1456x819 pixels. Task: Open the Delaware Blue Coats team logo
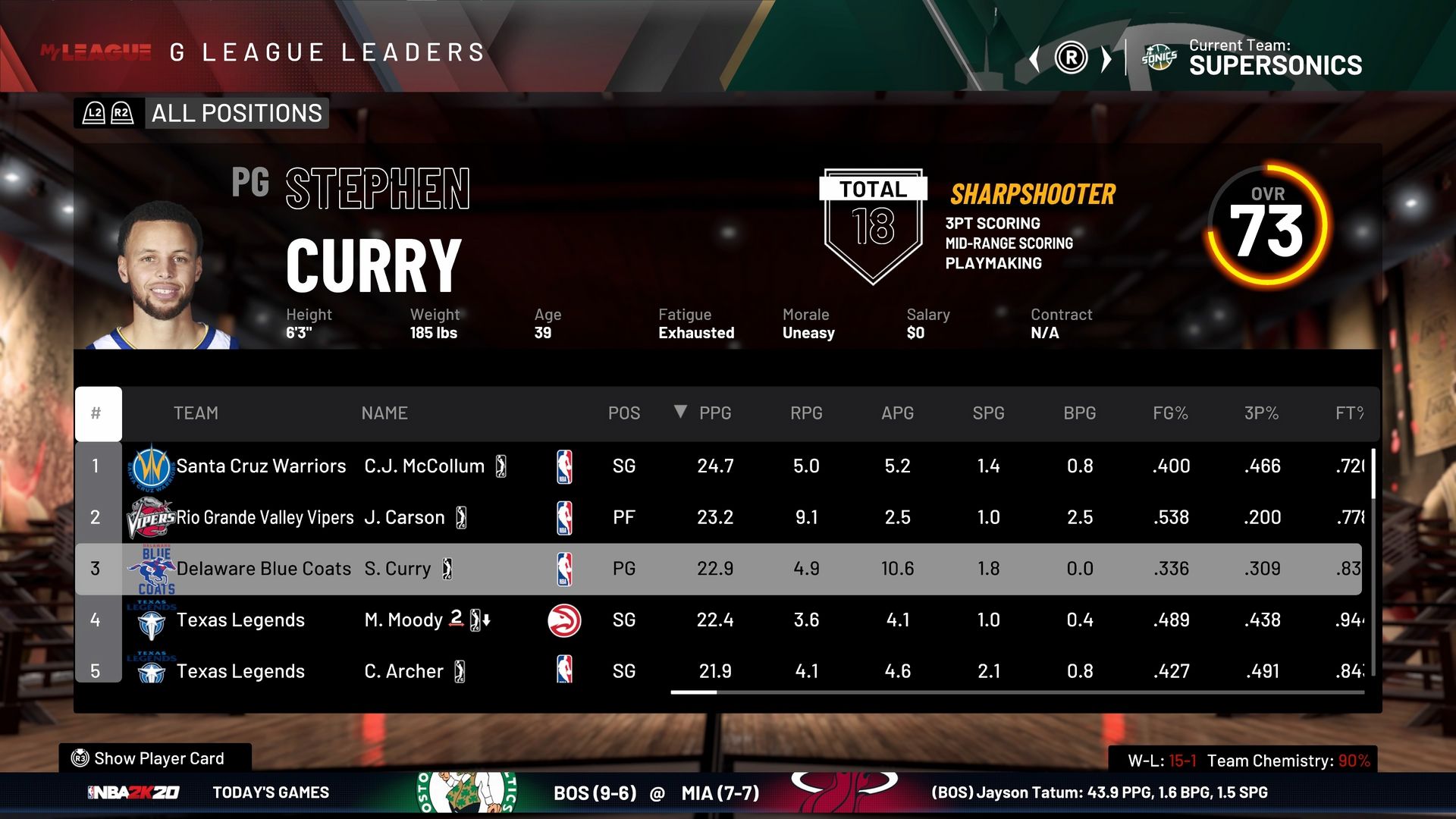click(x=151, y=567)
